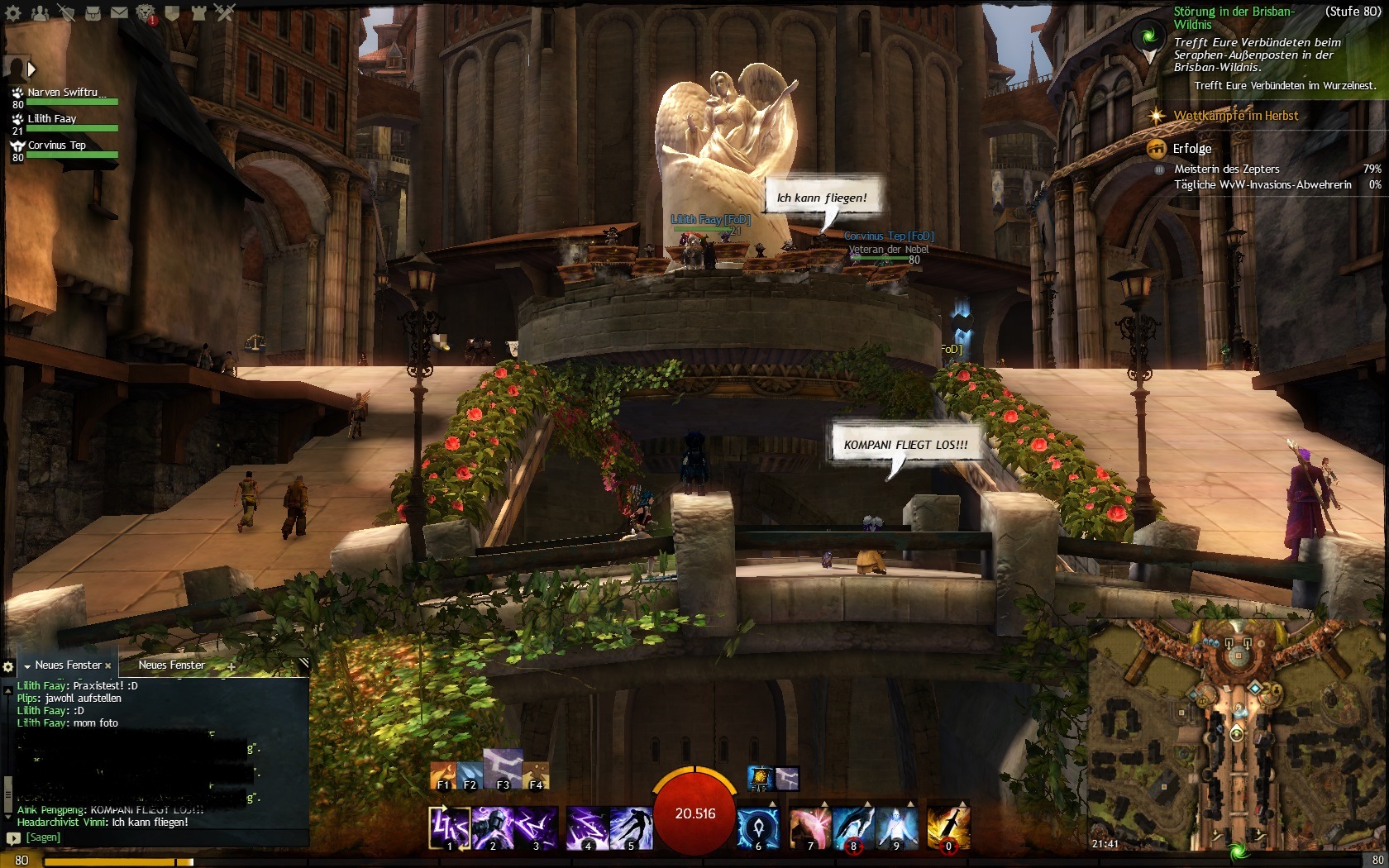Viewport: 1389px width, 868px height.
Task: Select party member Lilith Faay
Action: [52, 119]
